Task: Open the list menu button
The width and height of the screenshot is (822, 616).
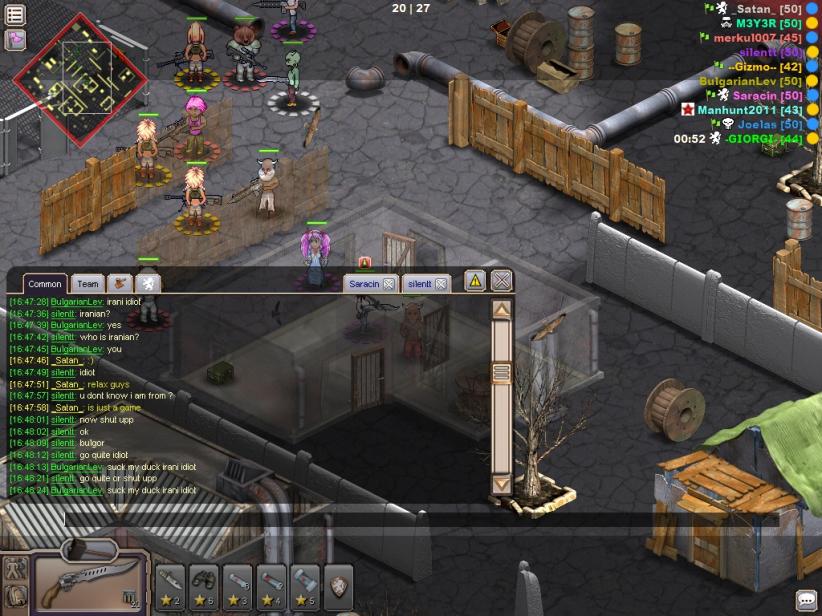Action: tap(16, 15)
